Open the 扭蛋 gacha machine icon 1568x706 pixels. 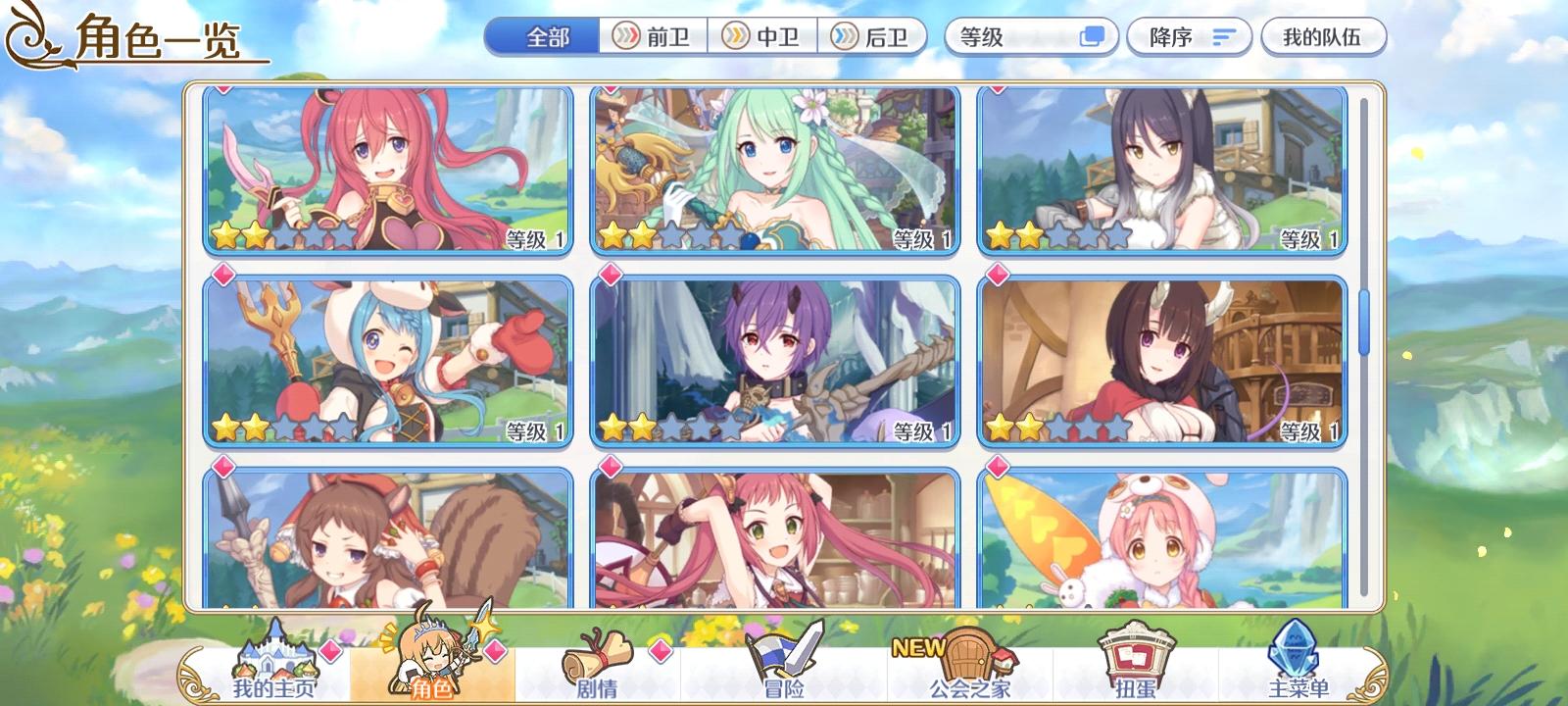pyautogui.click(x=1132, y=662)
